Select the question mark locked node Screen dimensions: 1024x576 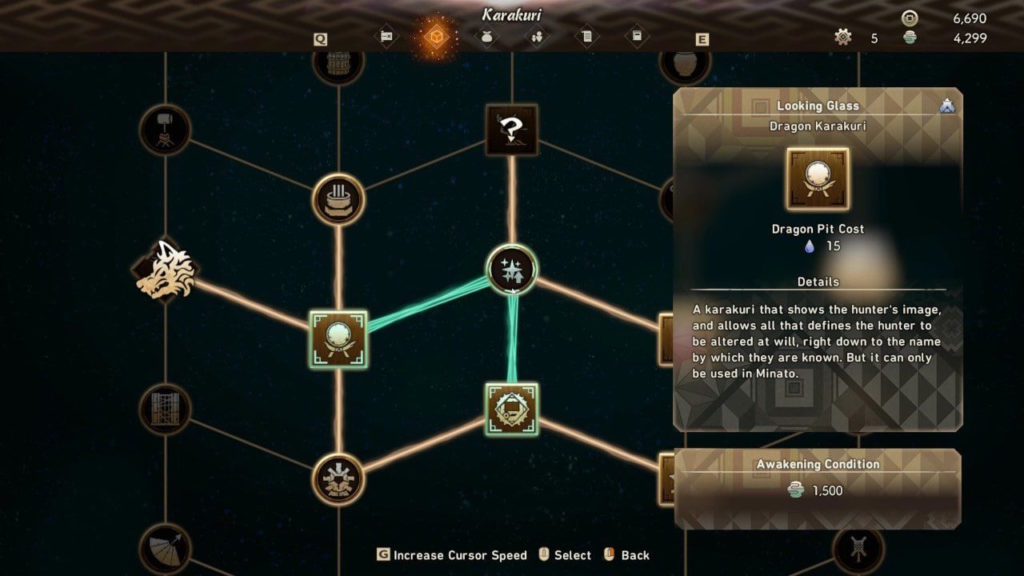point(511,130)
